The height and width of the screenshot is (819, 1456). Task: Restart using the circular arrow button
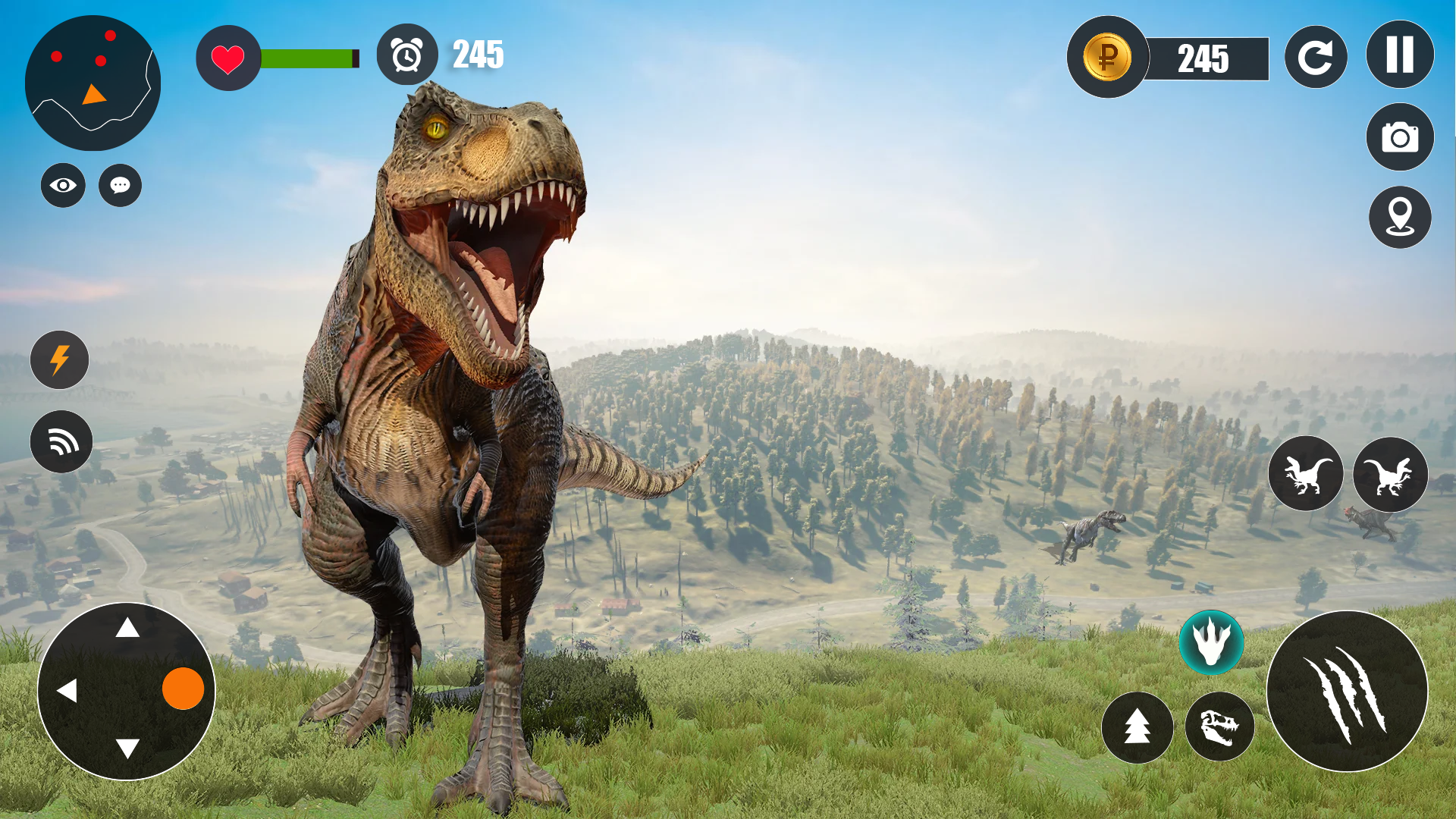(x=1316, y=58)
